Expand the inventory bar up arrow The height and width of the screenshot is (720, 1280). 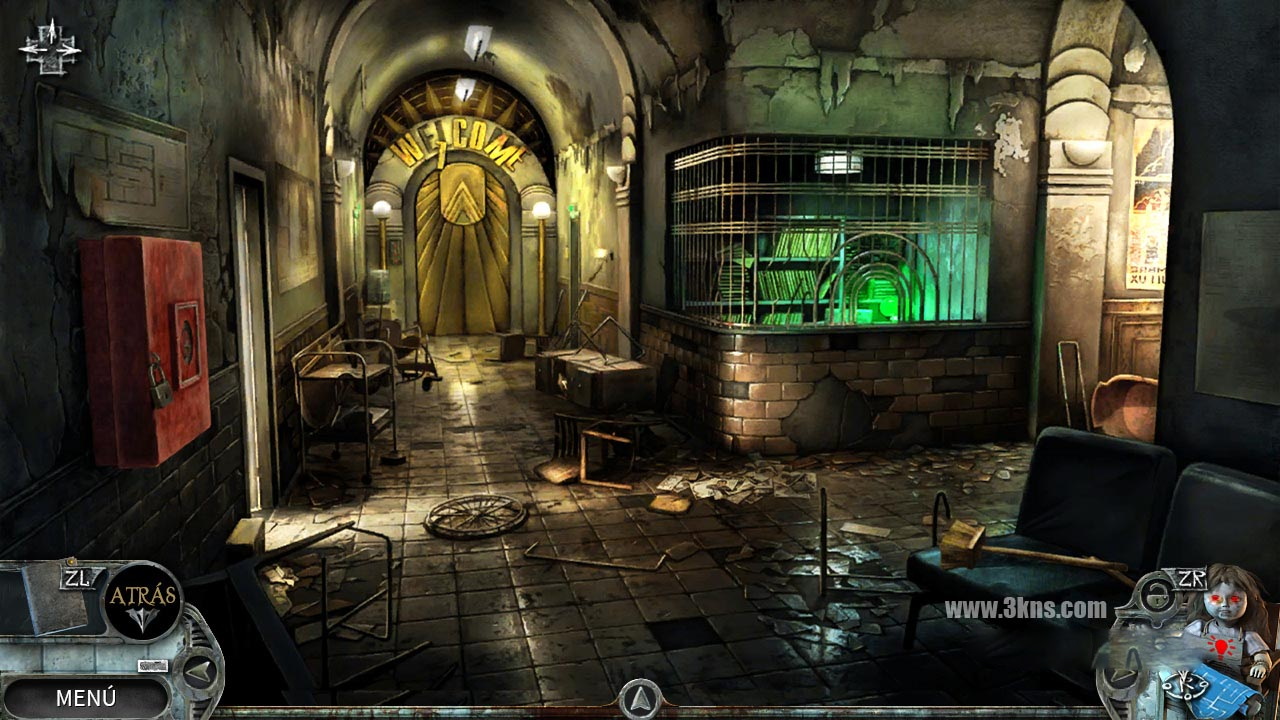[640, 698]
